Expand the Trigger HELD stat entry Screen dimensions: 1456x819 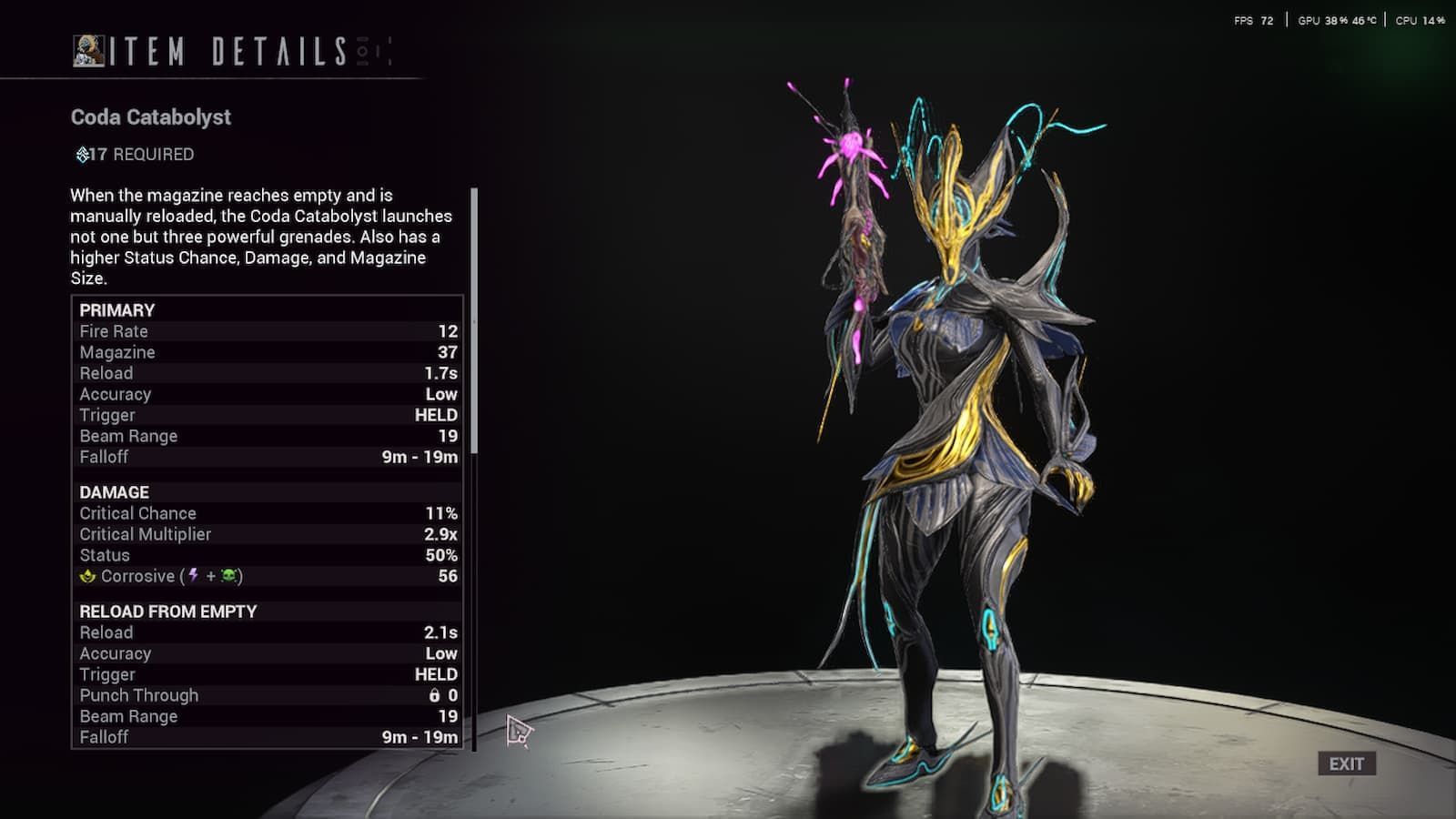[264, 415]
